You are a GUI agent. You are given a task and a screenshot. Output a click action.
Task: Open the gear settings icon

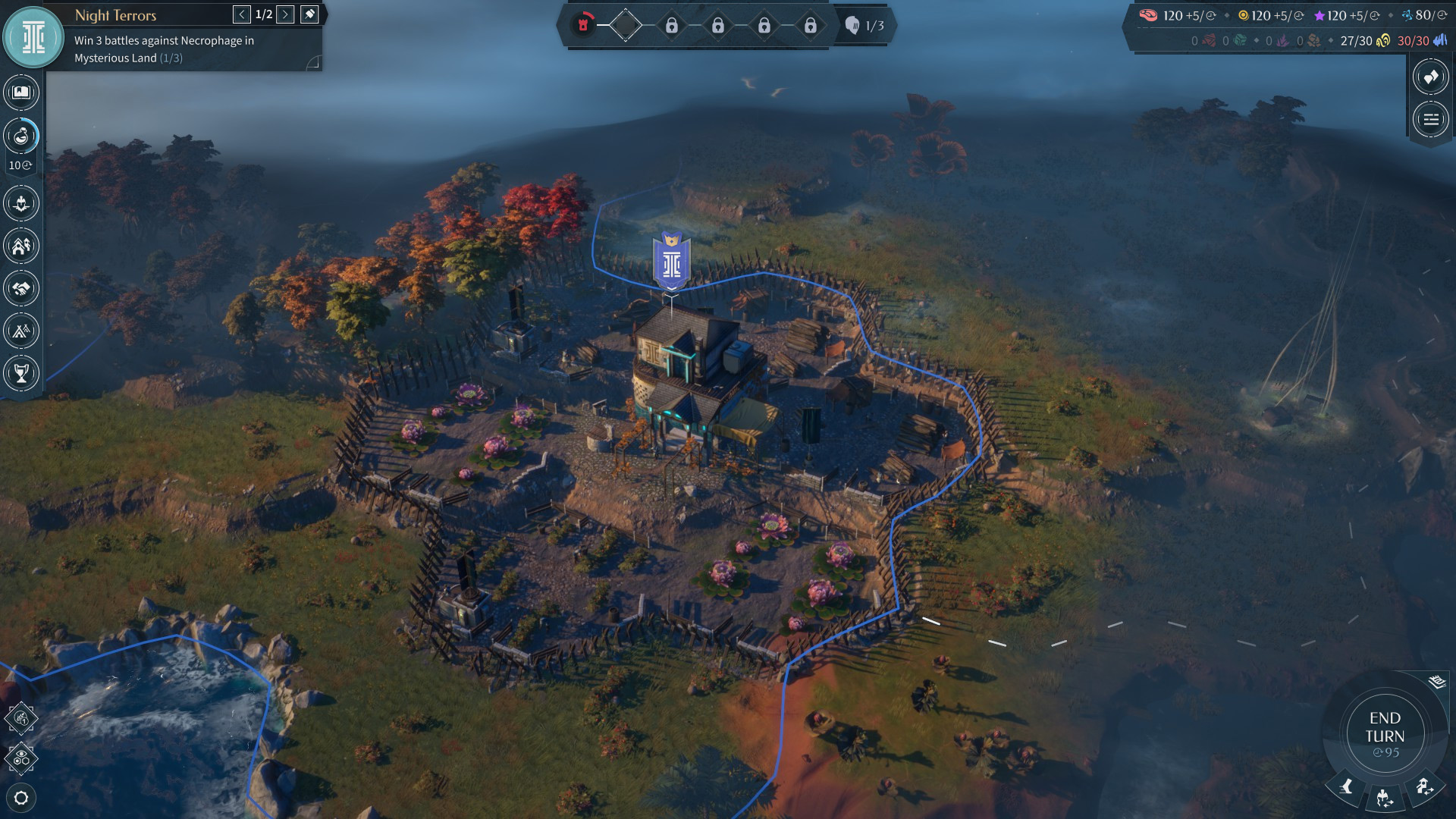(x=21, y=798)
